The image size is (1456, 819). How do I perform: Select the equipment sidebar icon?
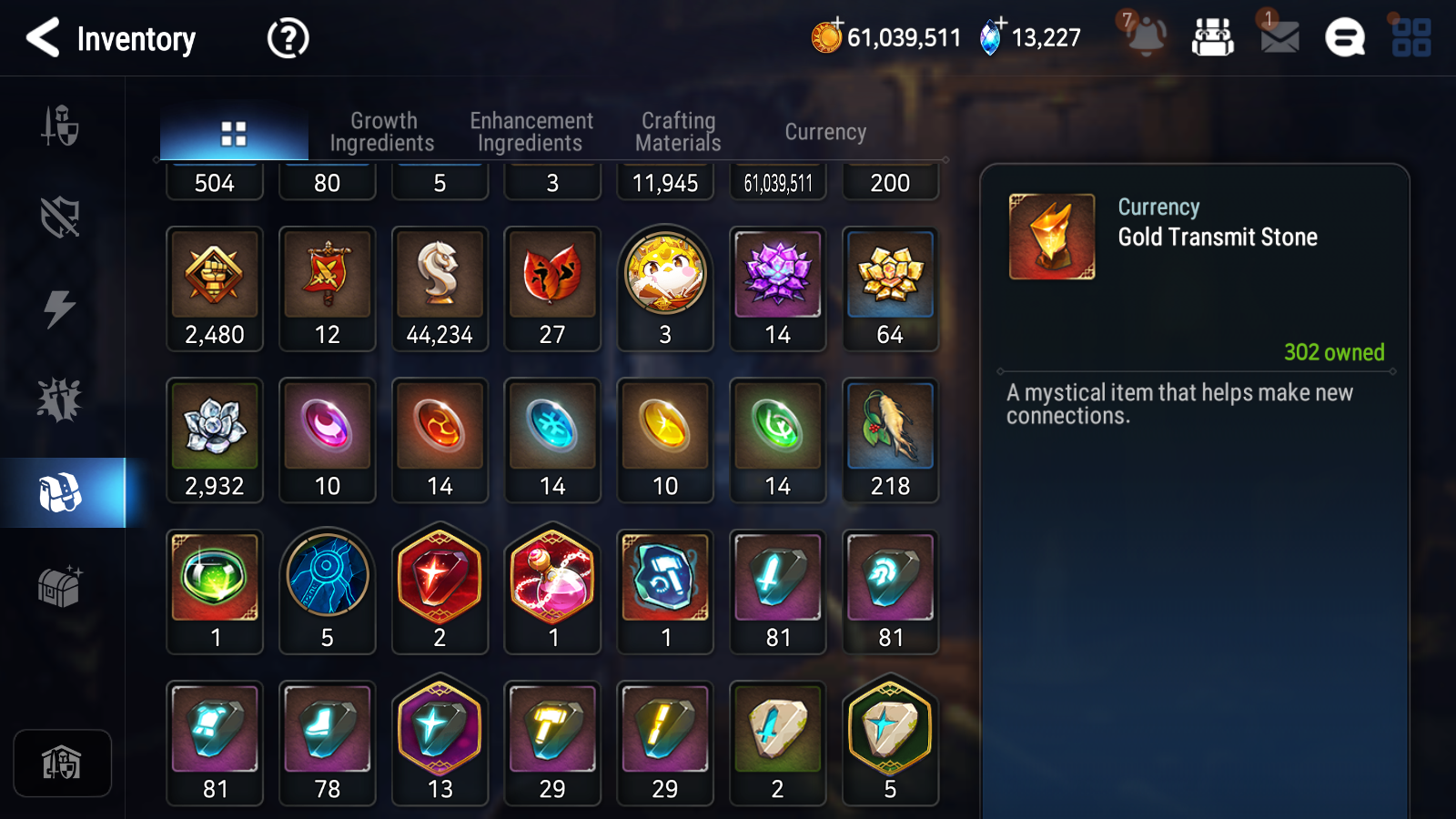tap(60, 127)
